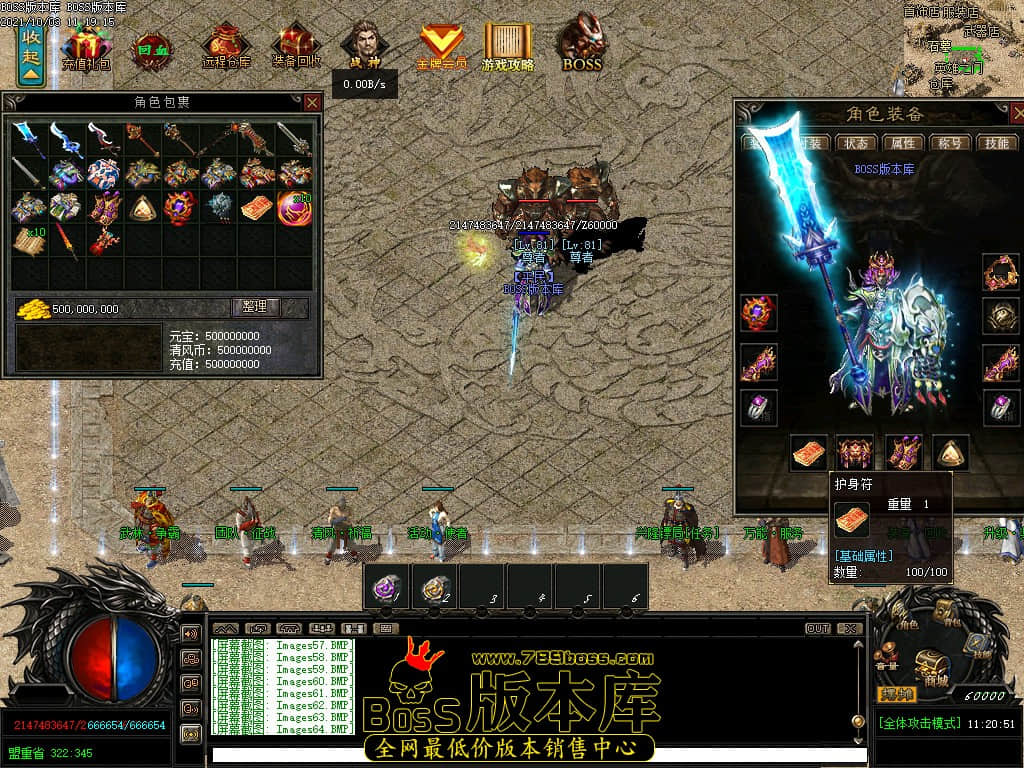Collapse the top menu with 收起 button
The image size is (1024, 768).
point(31,56)
